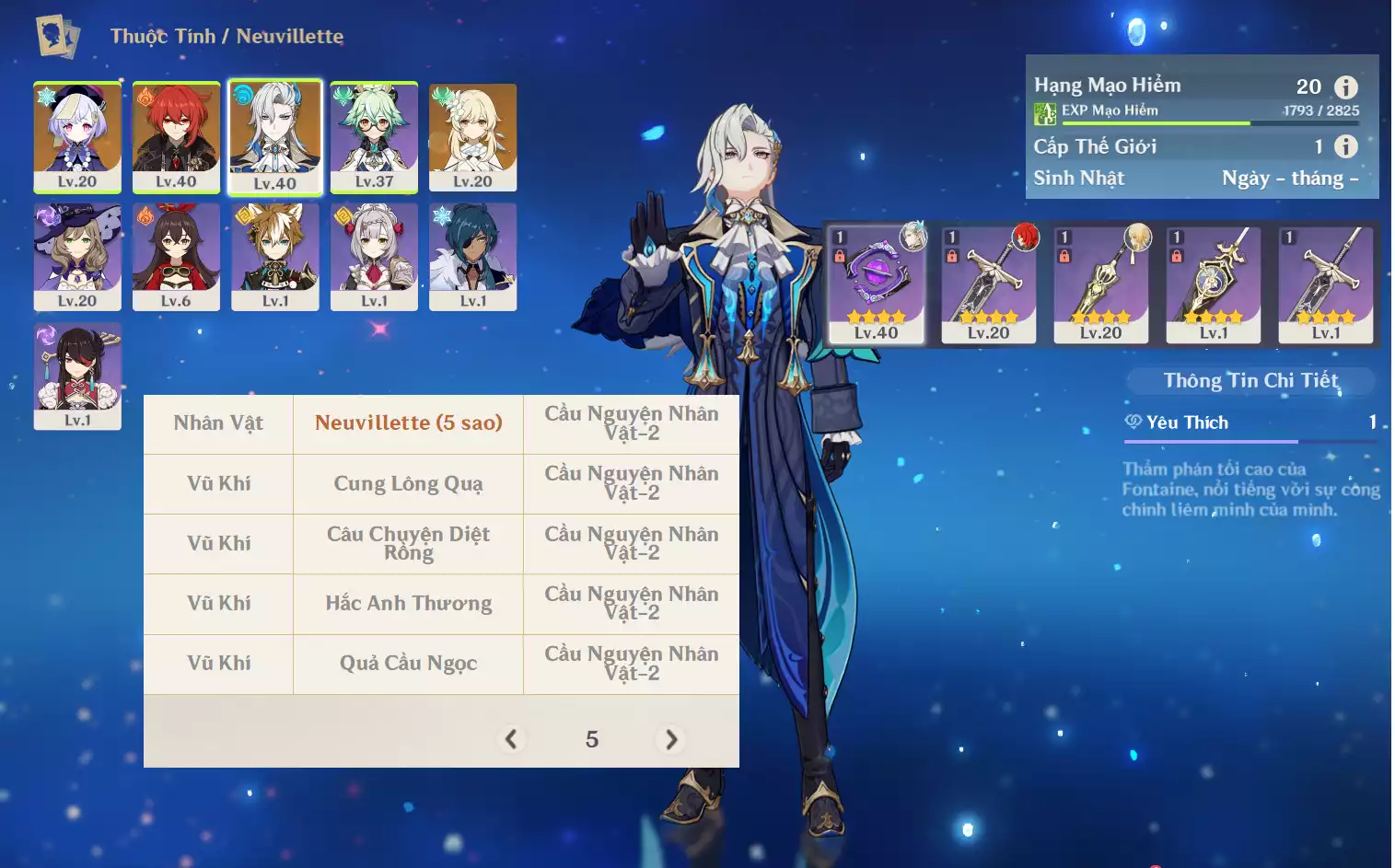The width and height of the screenshot is (1395, 868).
Task: Open info icon beside Hạng Mạo Hiểm
Action: click(x=1346, y=87)
